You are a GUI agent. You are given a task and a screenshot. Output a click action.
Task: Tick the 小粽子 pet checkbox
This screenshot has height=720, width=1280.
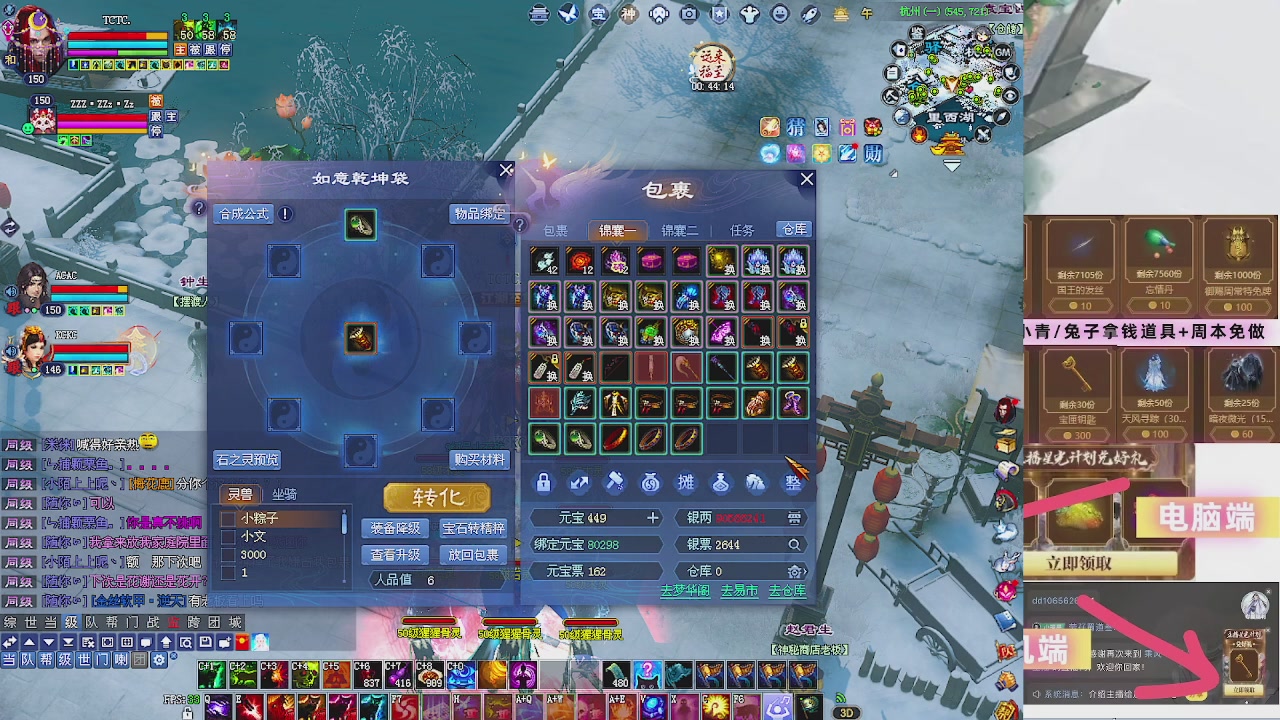[x=228, y=519]
